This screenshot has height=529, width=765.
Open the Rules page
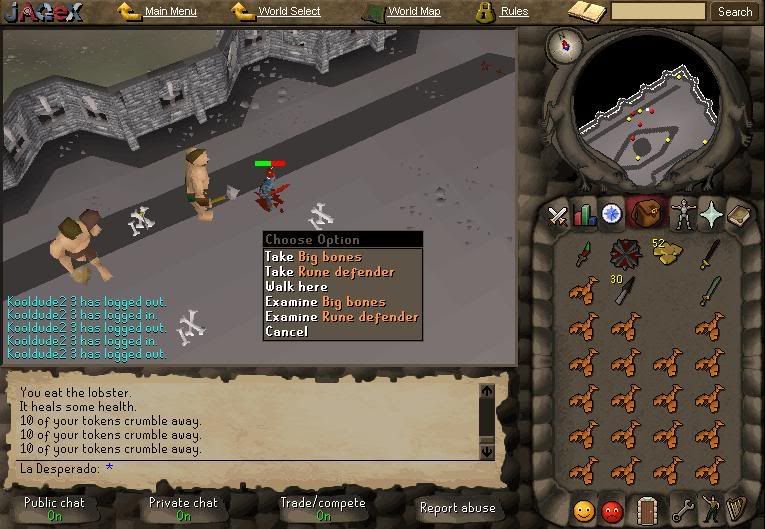click(514, 12)
